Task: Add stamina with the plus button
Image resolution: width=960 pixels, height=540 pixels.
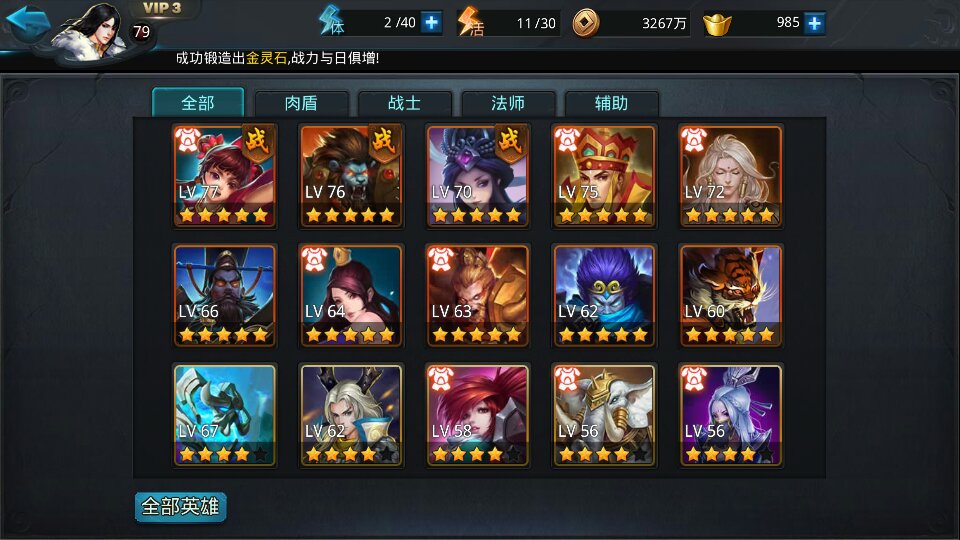Action: pyautogui.click(x=431, y=22)
